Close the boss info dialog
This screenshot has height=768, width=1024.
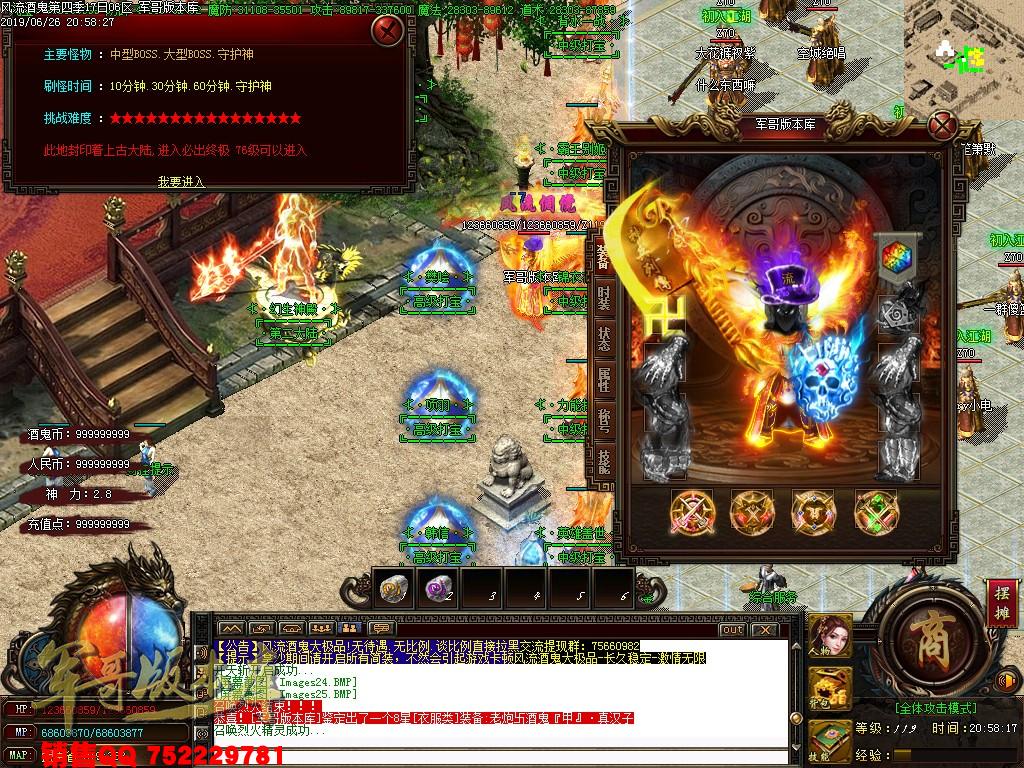pos(387,31)
